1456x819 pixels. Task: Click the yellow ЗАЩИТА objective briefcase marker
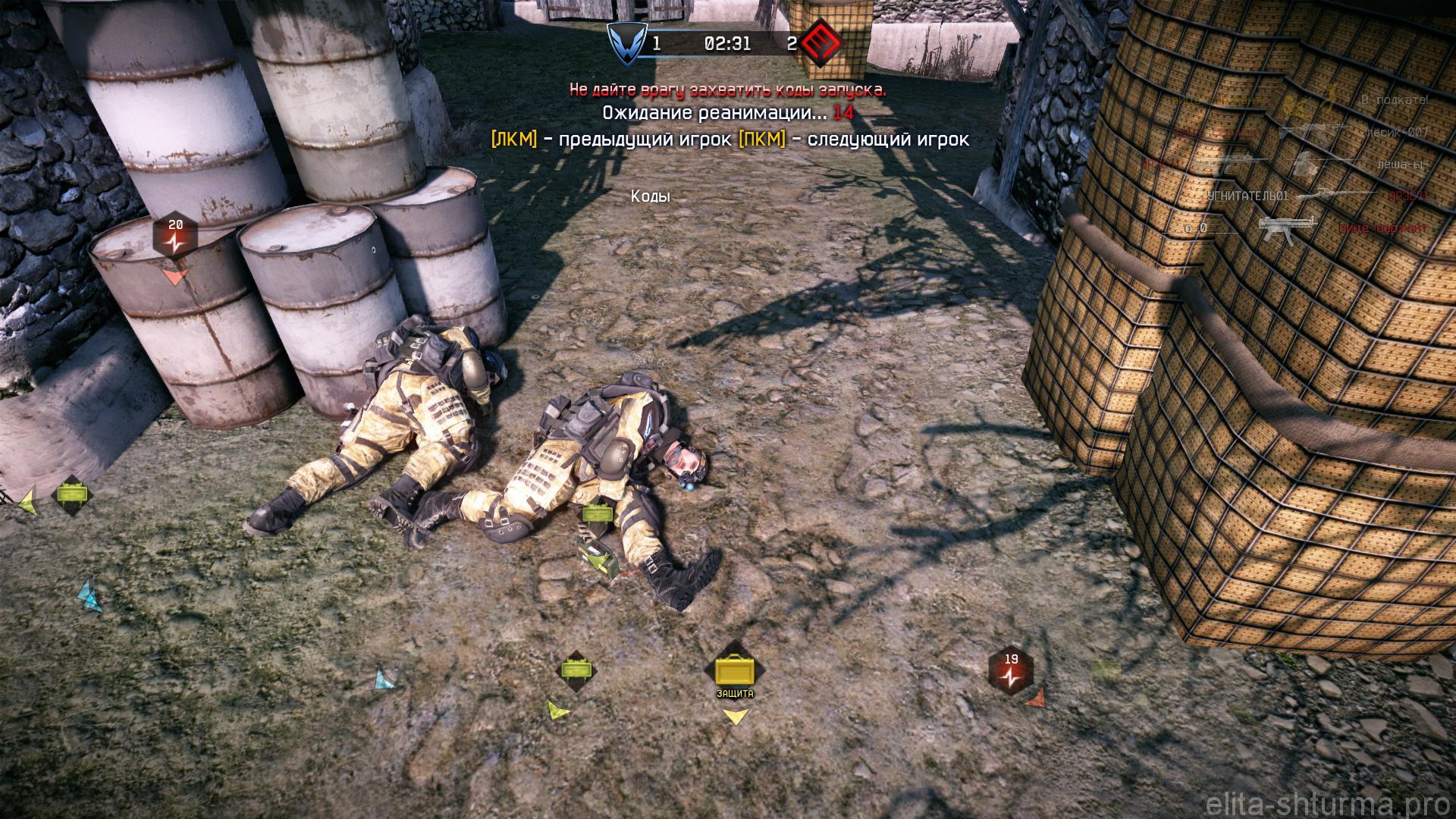[735, 671]
